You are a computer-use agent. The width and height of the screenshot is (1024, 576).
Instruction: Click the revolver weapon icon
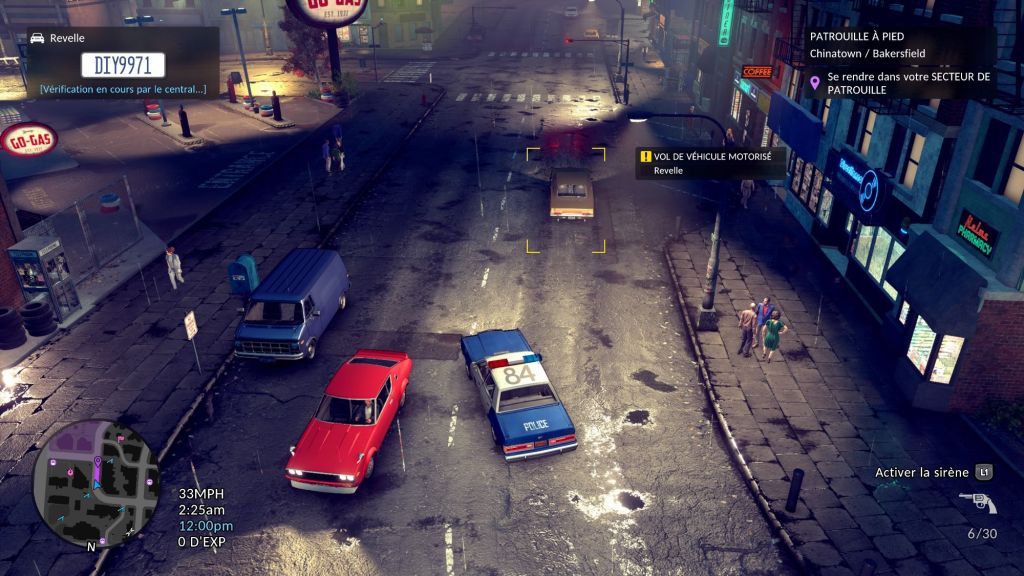977,502
